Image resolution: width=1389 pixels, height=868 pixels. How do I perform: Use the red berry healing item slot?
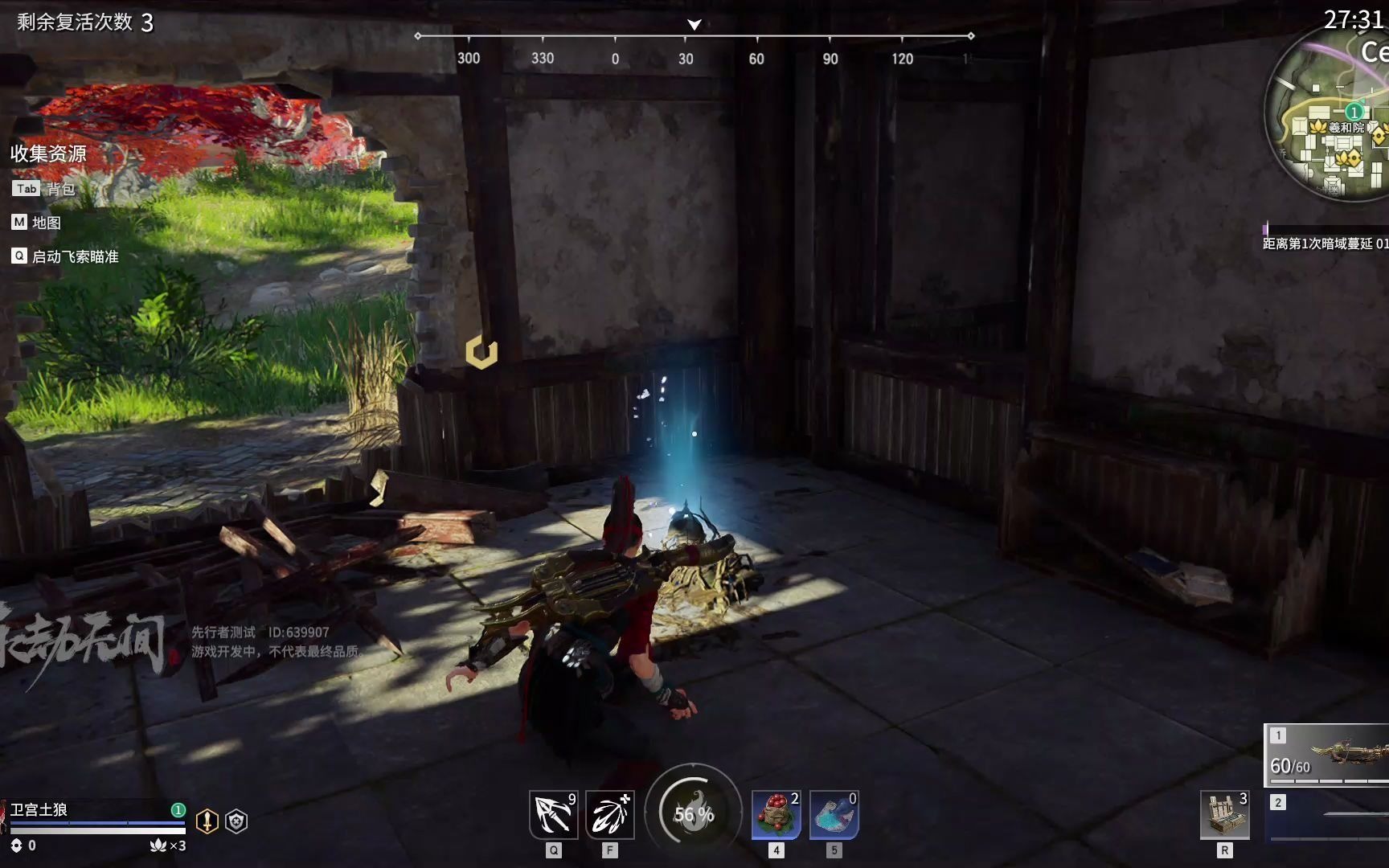tap(776, 815)
